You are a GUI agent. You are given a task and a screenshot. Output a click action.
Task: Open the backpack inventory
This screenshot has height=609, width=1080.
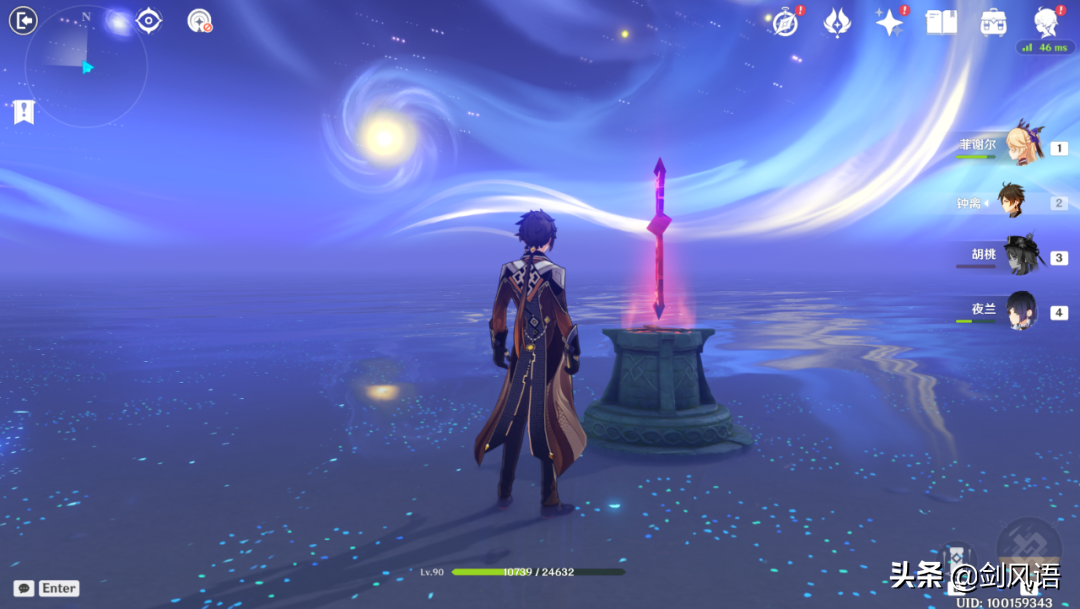point(993,22)
